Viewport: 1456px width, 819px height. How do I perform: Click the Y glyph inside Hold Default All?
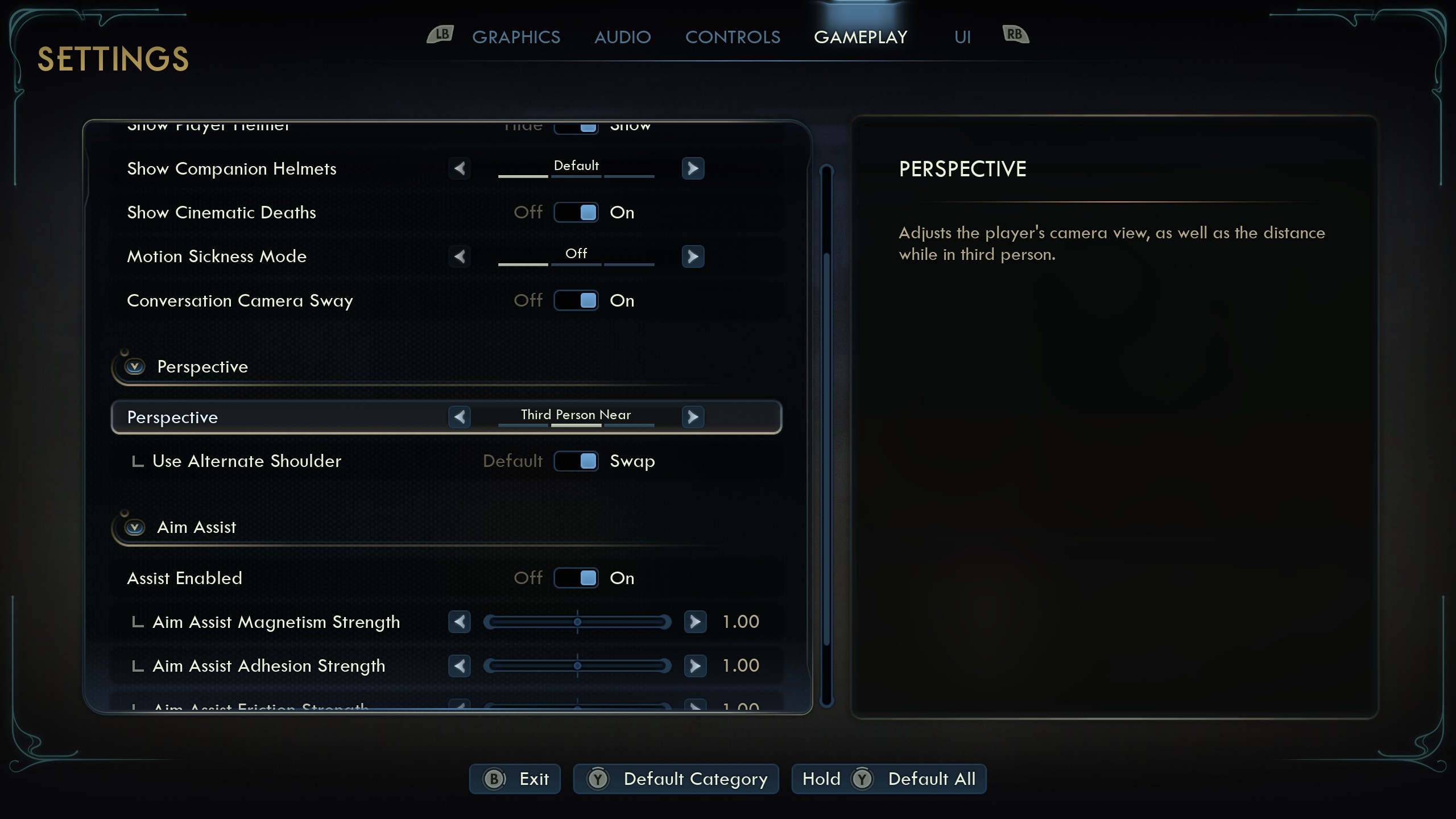pos(862,779)
